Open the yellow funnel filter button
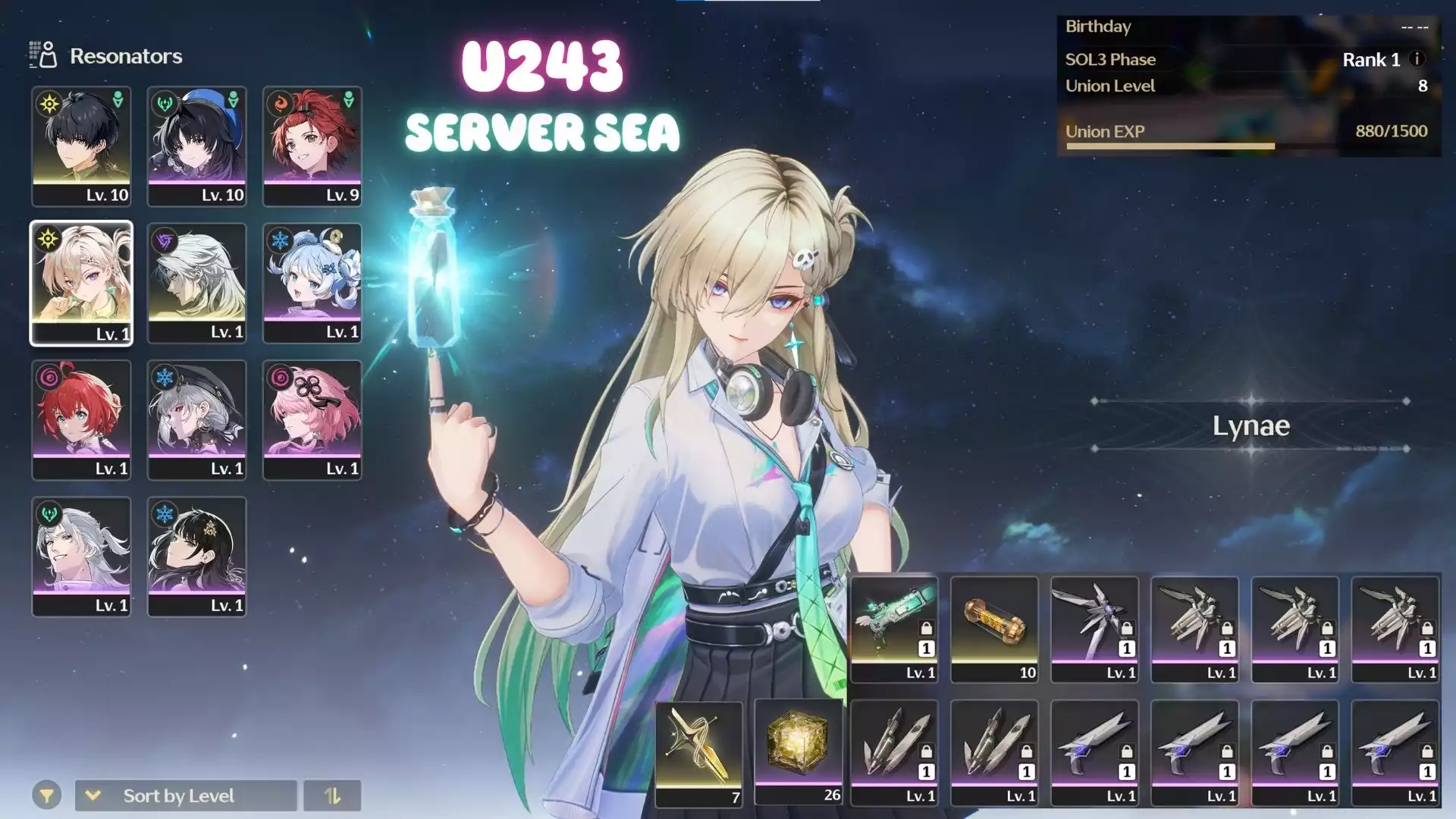 (46, 795)
